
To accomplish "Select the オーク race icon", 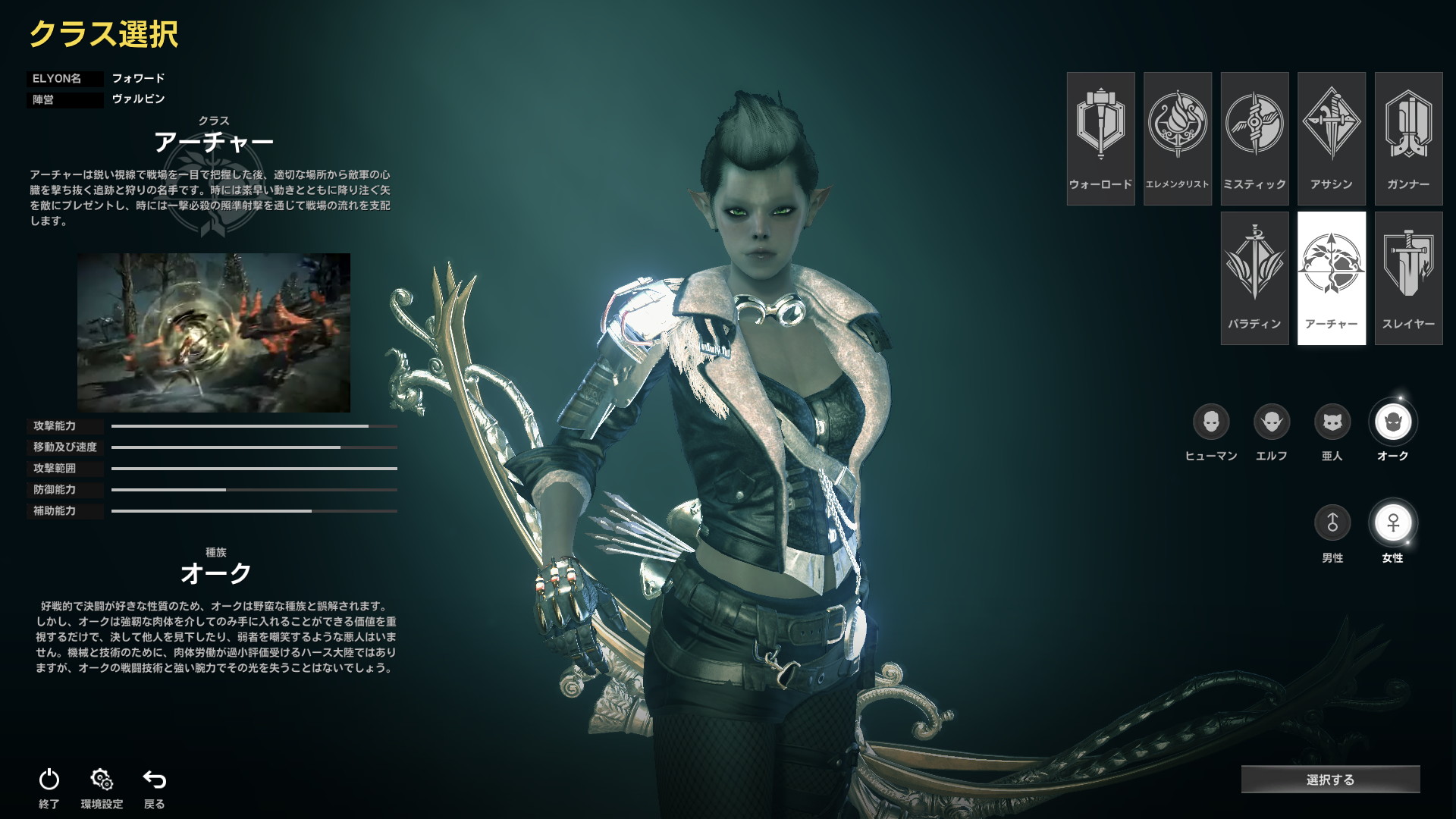I will (x=1393, y=422).
